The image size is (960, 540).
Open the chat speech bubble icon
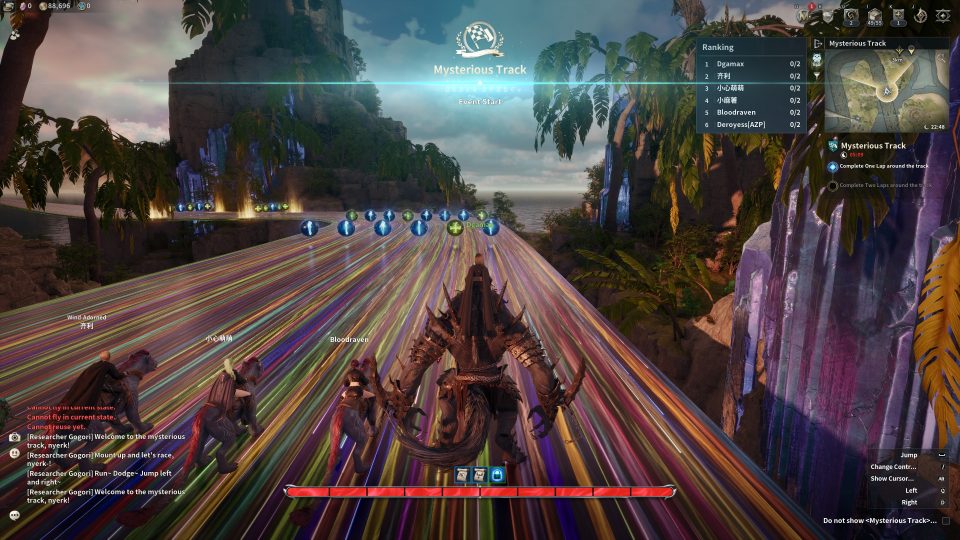pos(15,515)
